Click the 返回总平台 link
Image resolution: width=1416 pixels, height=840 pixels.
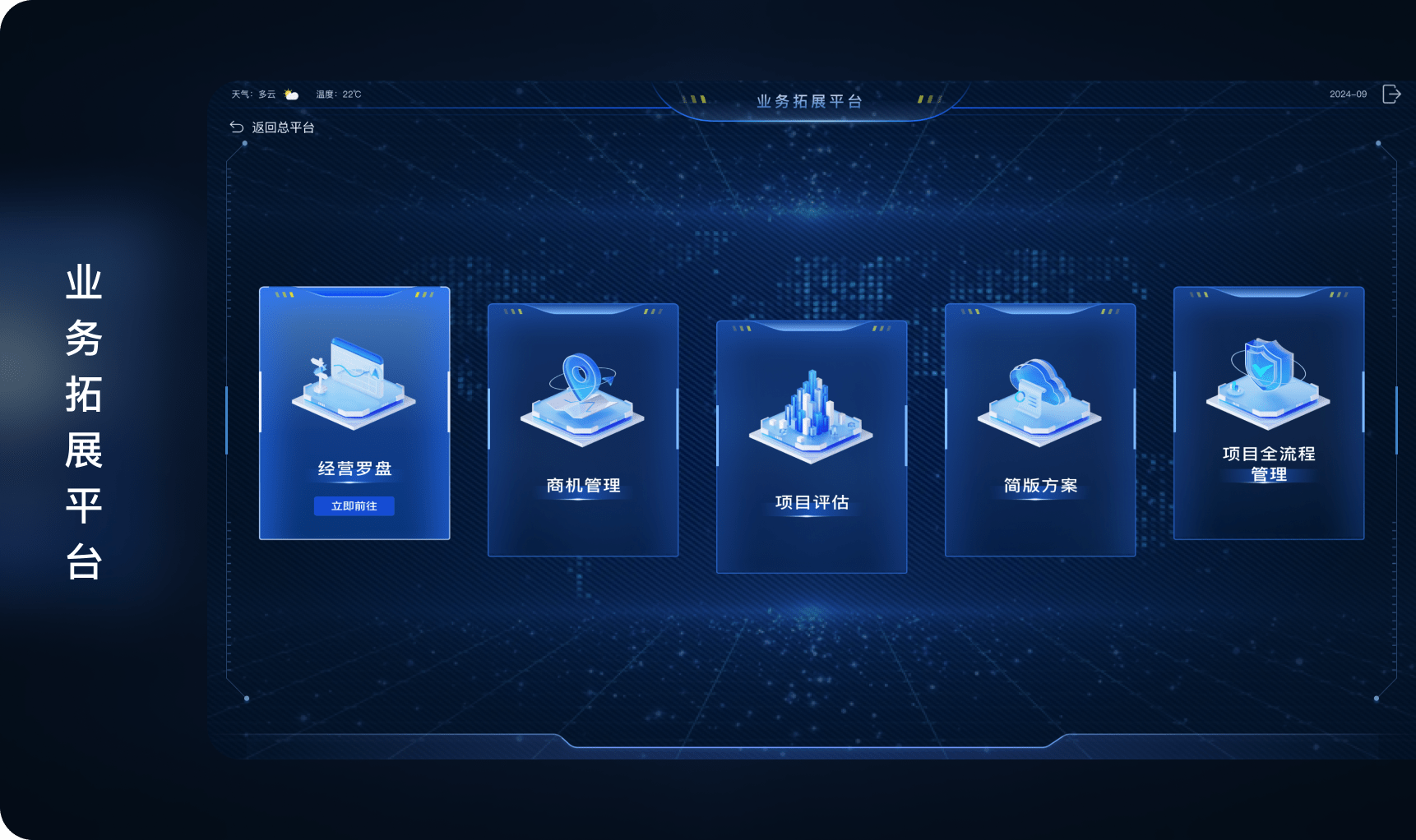284,127
